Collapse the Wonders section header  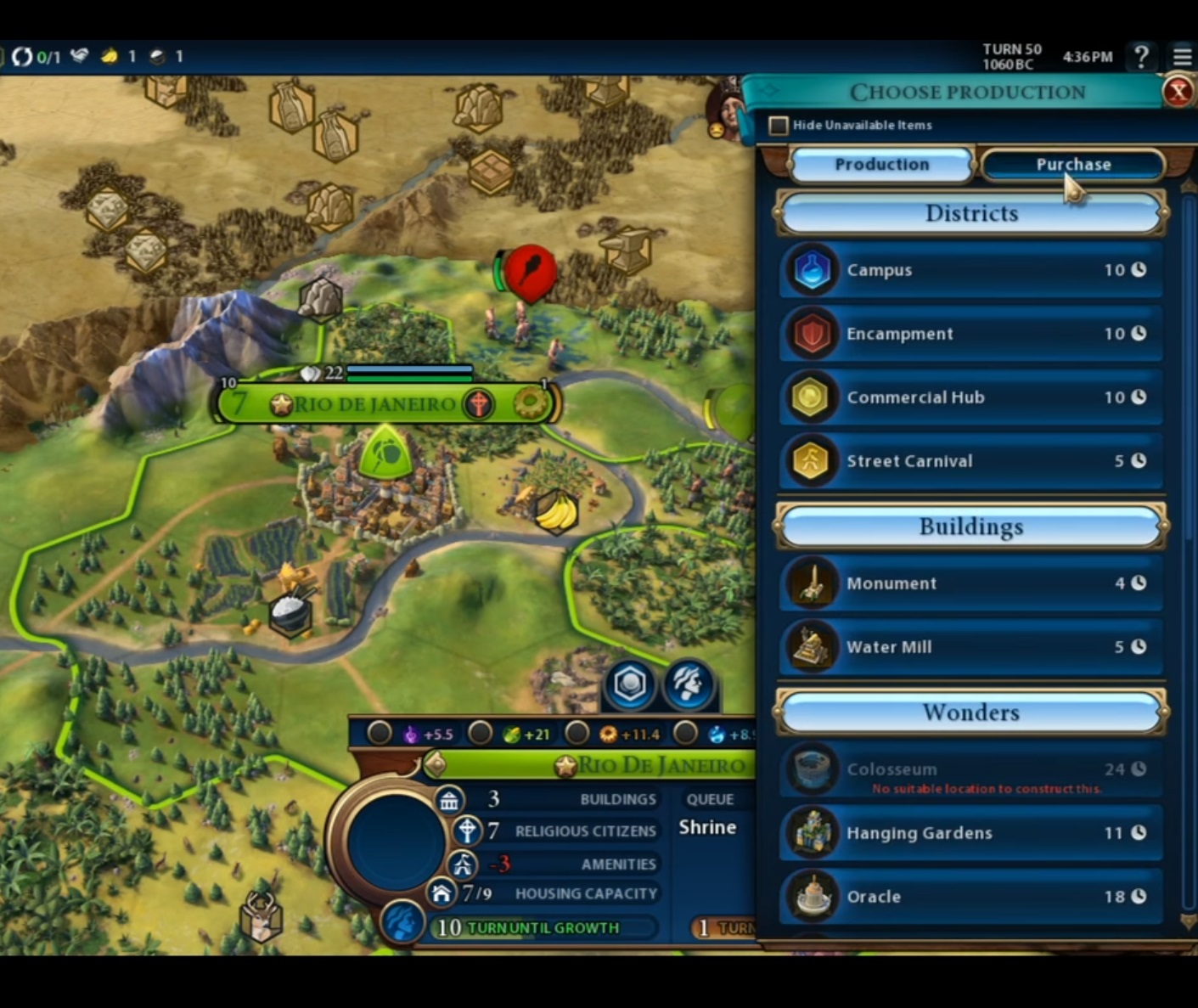click(x=970, y=712)
